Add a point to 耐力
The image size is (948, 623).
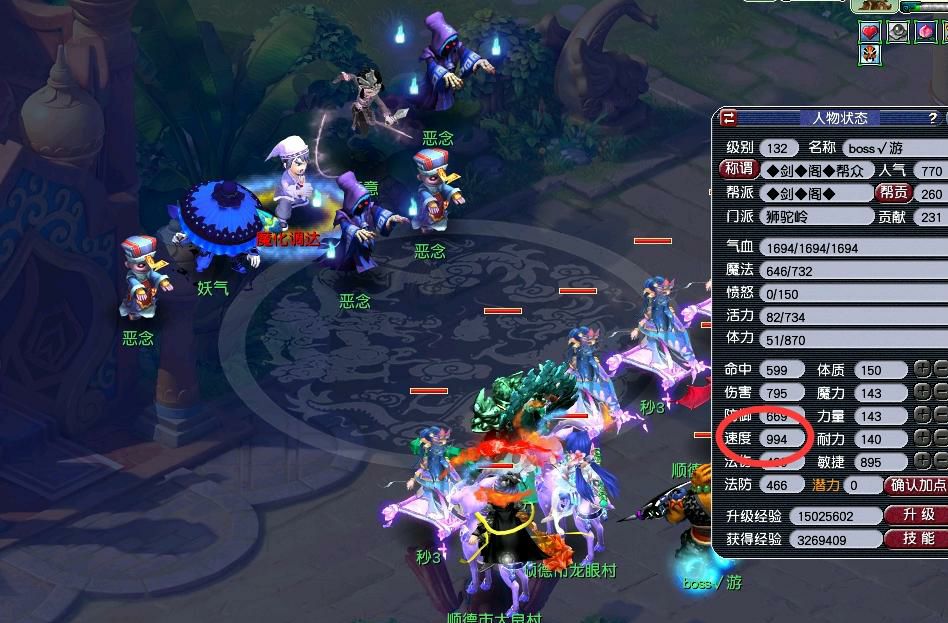coord(921,439)
